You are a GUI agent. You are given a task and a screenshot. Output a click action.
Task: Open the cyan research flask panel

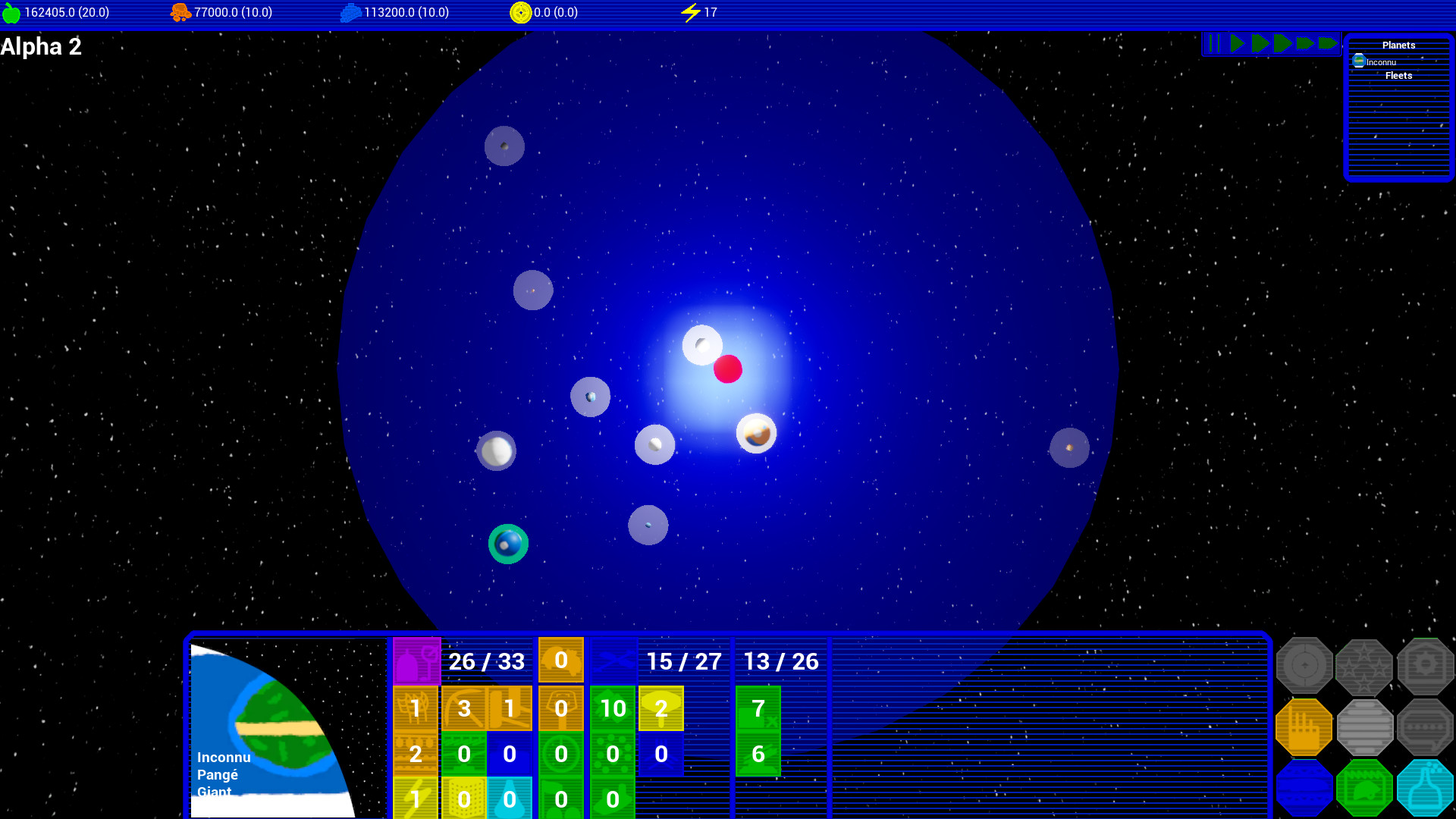tap(1426, 789)
